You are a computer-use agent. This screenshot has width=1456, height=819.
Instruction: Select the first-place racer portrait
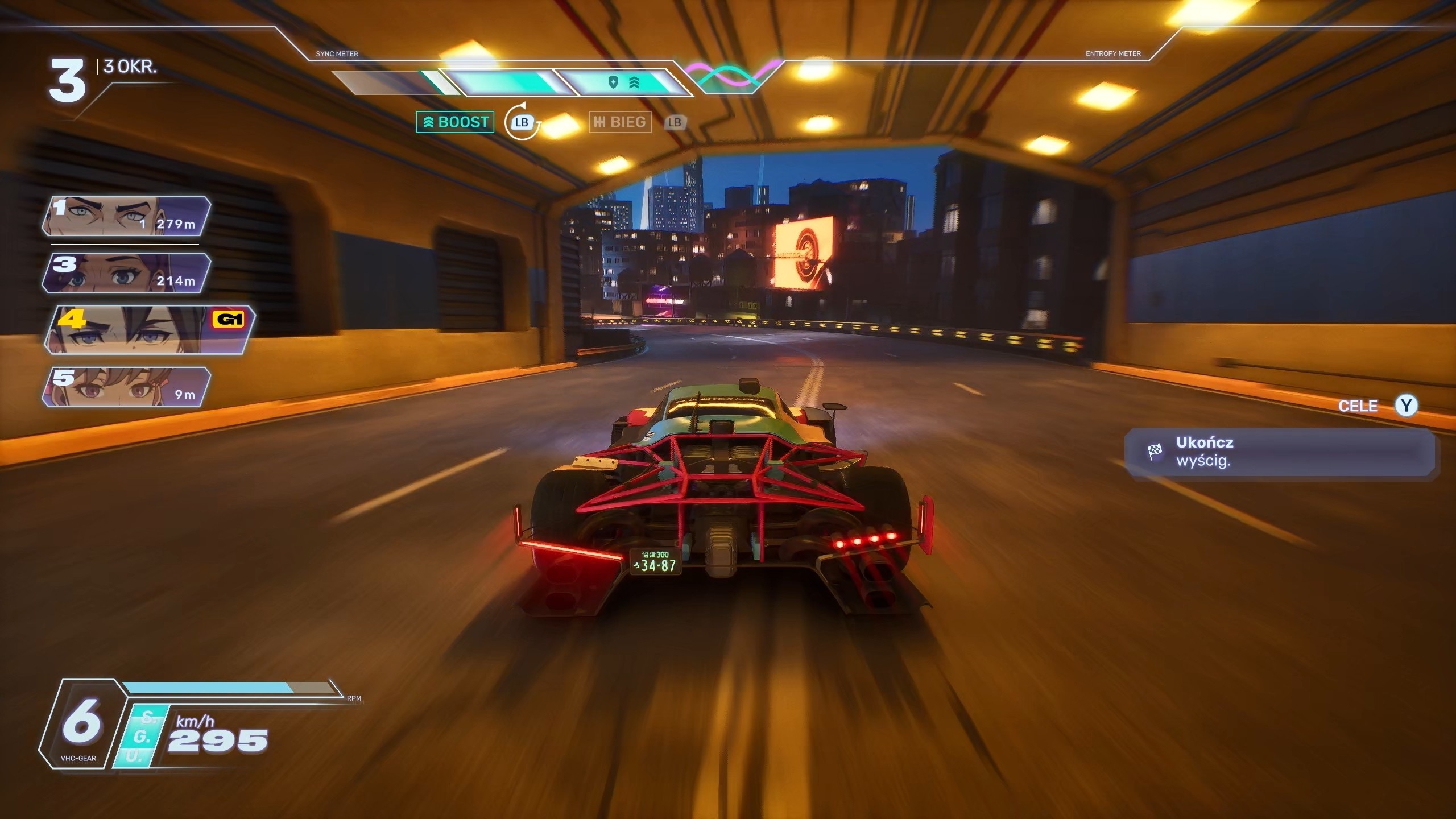[126, 217]
